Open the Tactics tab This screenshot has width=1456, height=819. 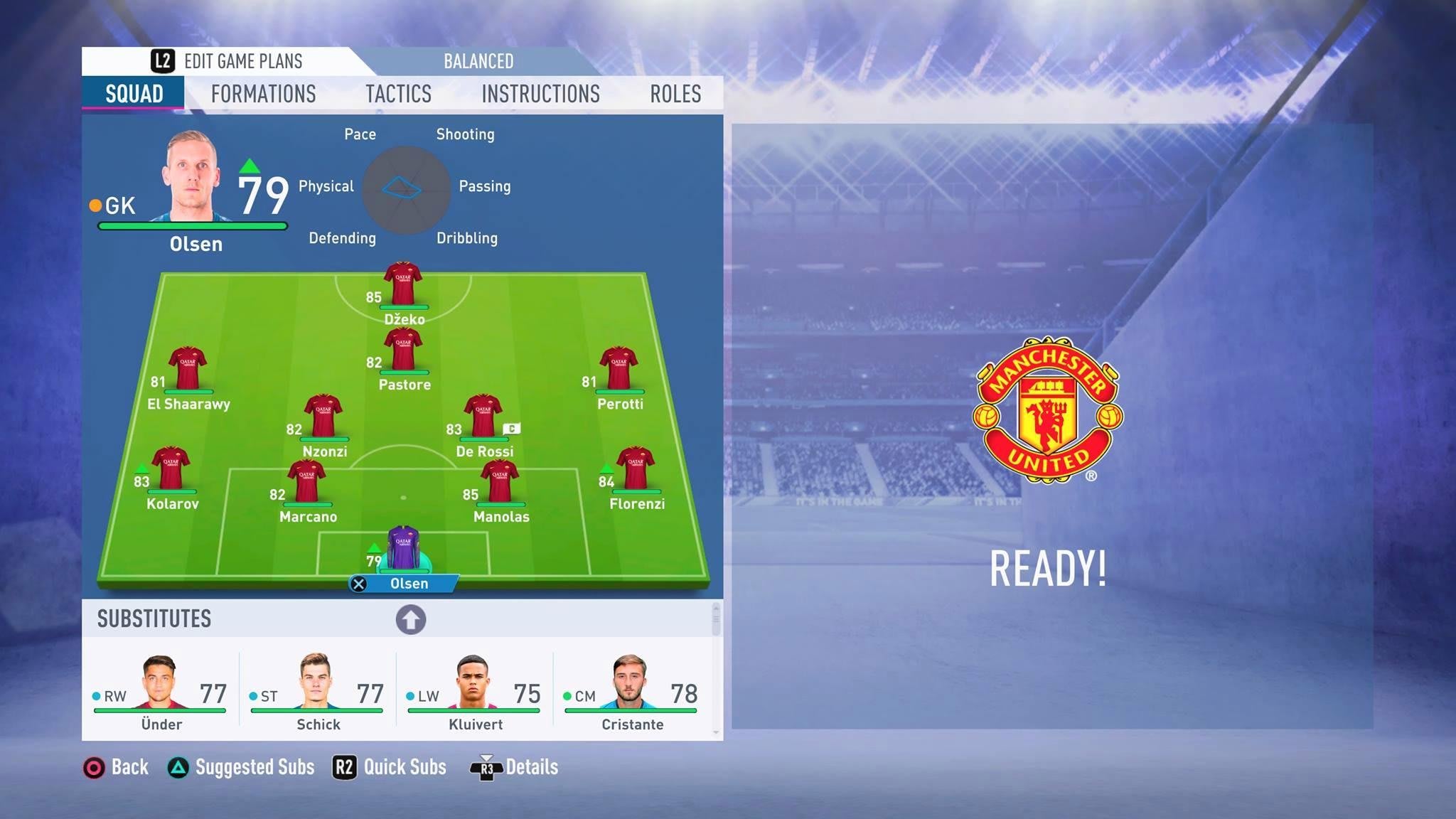[398, 94]
